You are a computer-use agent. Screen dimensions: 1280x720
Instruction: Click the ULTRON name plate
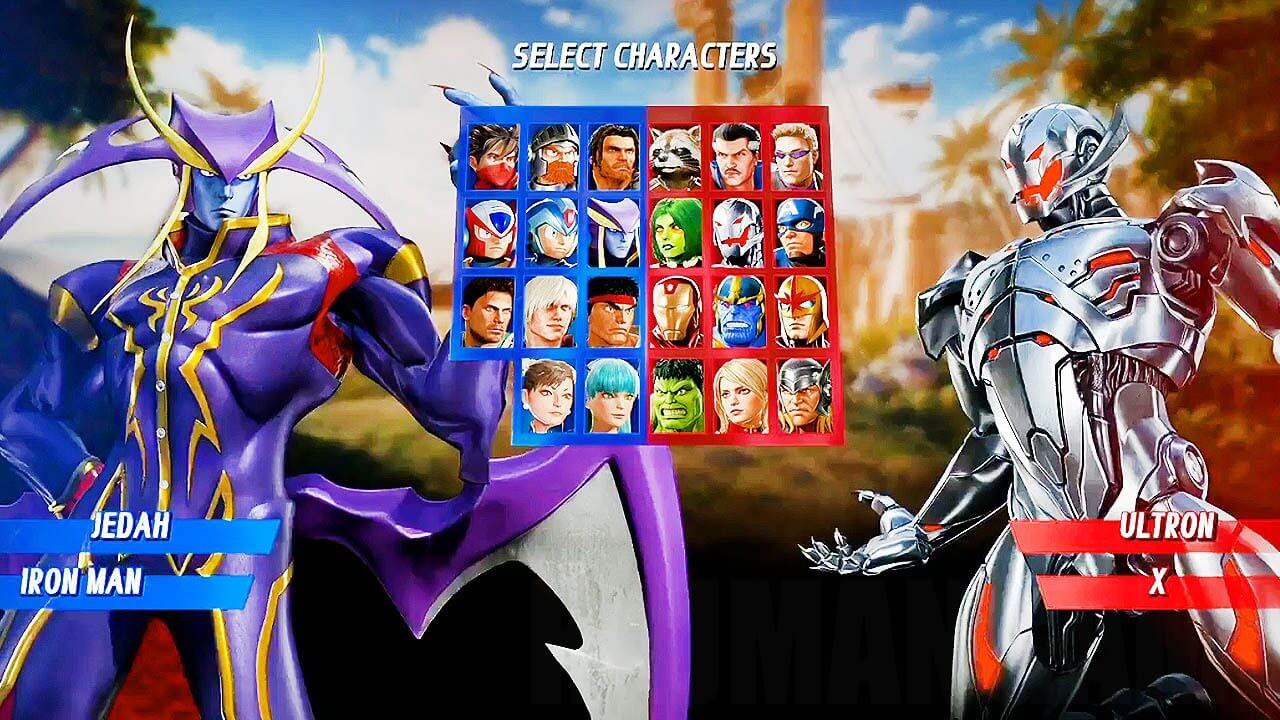coord(1168,525)
